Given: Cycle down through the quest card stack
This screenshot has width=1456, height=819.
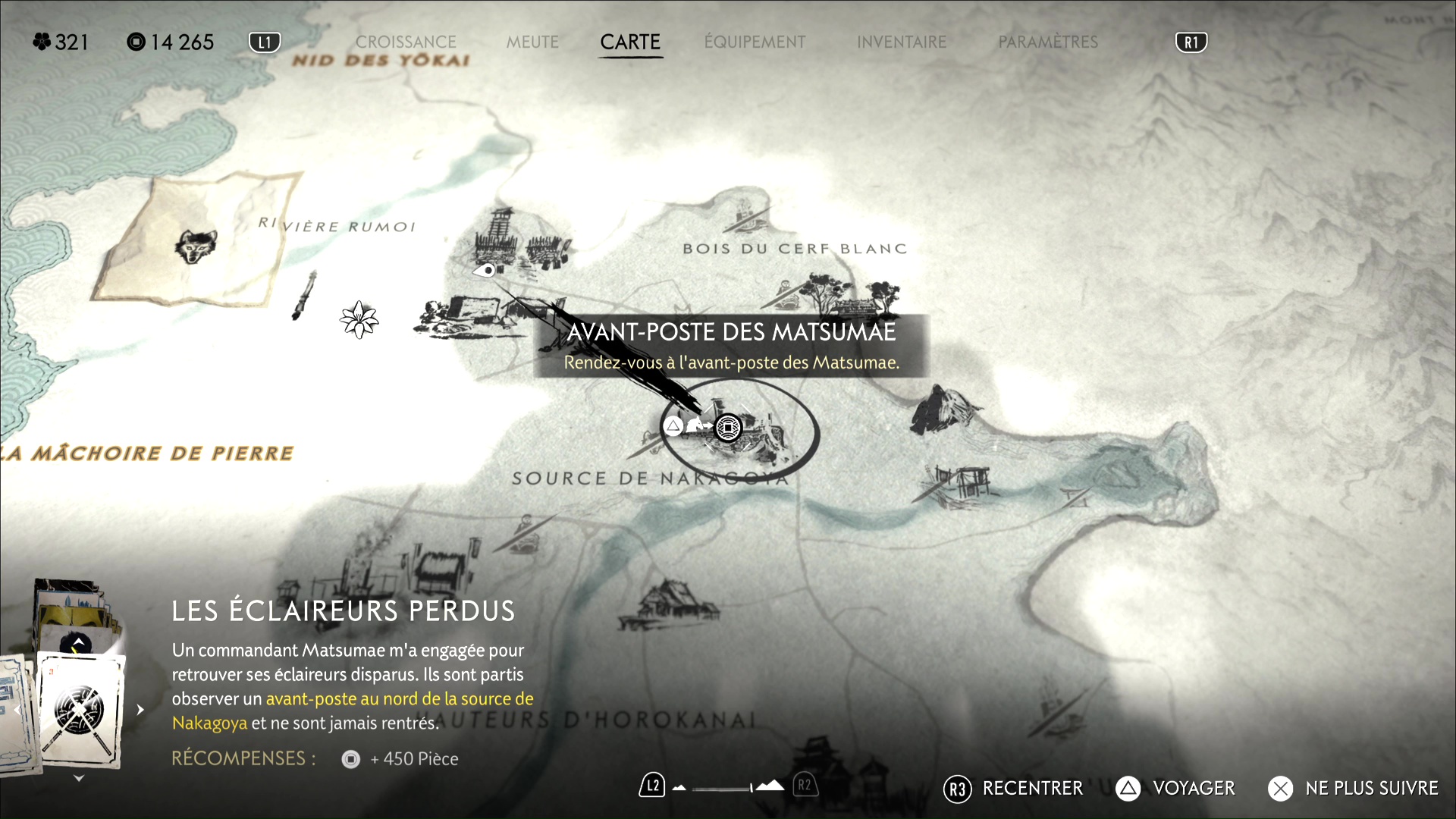Looking at the screenshot, I should click(x=79, y=779).
